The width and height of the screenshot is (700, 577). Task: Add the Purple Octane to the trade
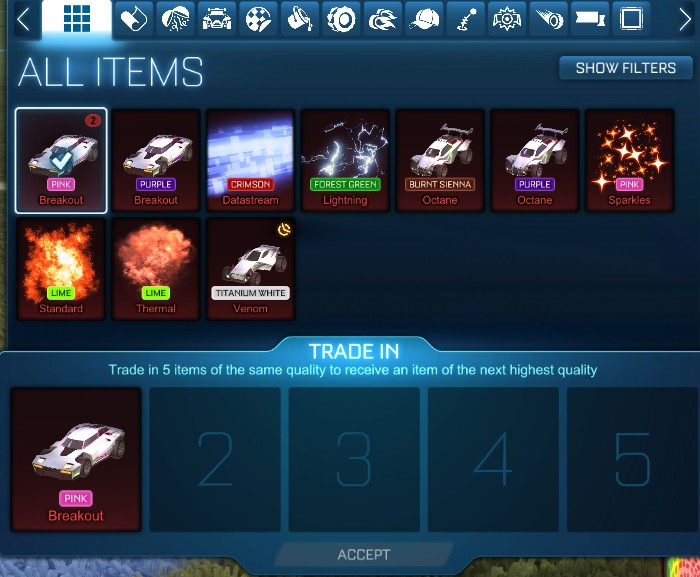(535, 160)
